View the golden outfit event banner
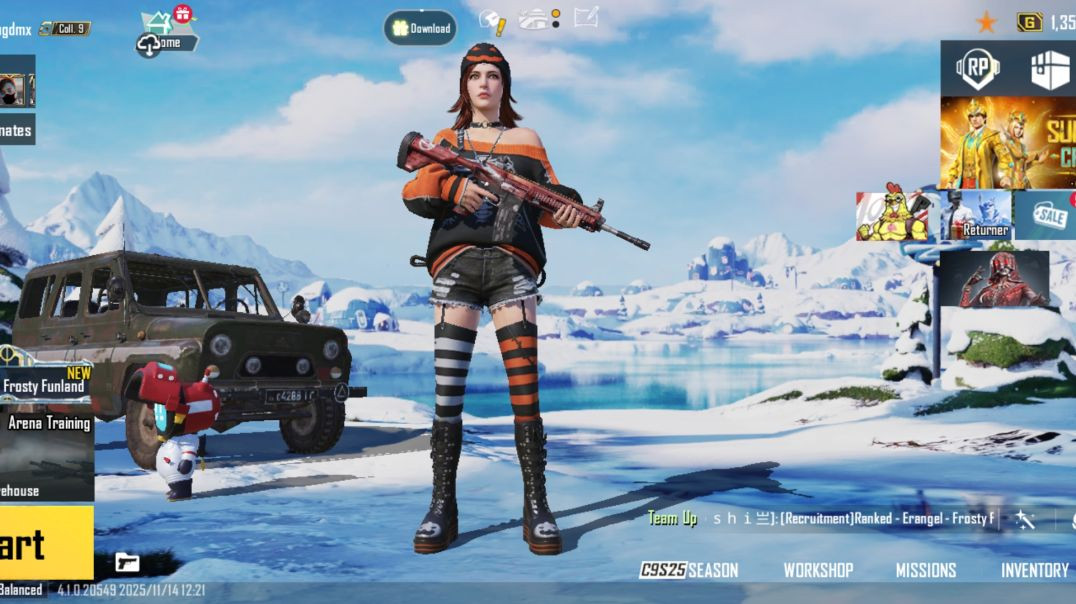Viewport: 1076px width, 604px height. (x=1007, y=142)
